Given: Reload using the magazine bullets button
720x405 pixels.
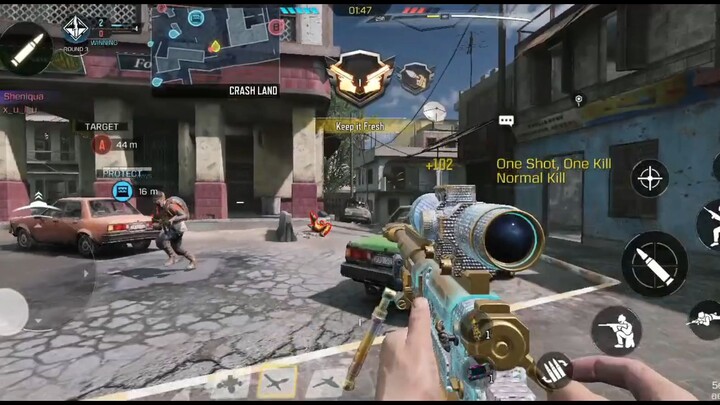Looking at the screenshot, I should tap(553, 371).
